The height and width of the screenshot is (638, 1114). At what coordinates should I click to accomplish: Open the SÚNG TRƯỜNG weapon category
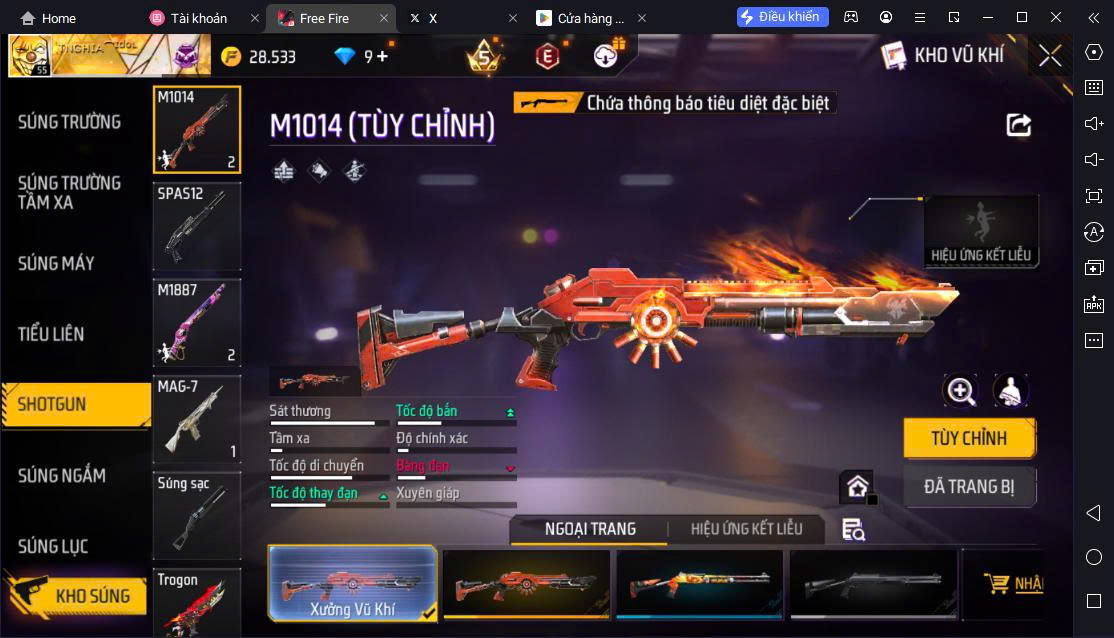69,122
